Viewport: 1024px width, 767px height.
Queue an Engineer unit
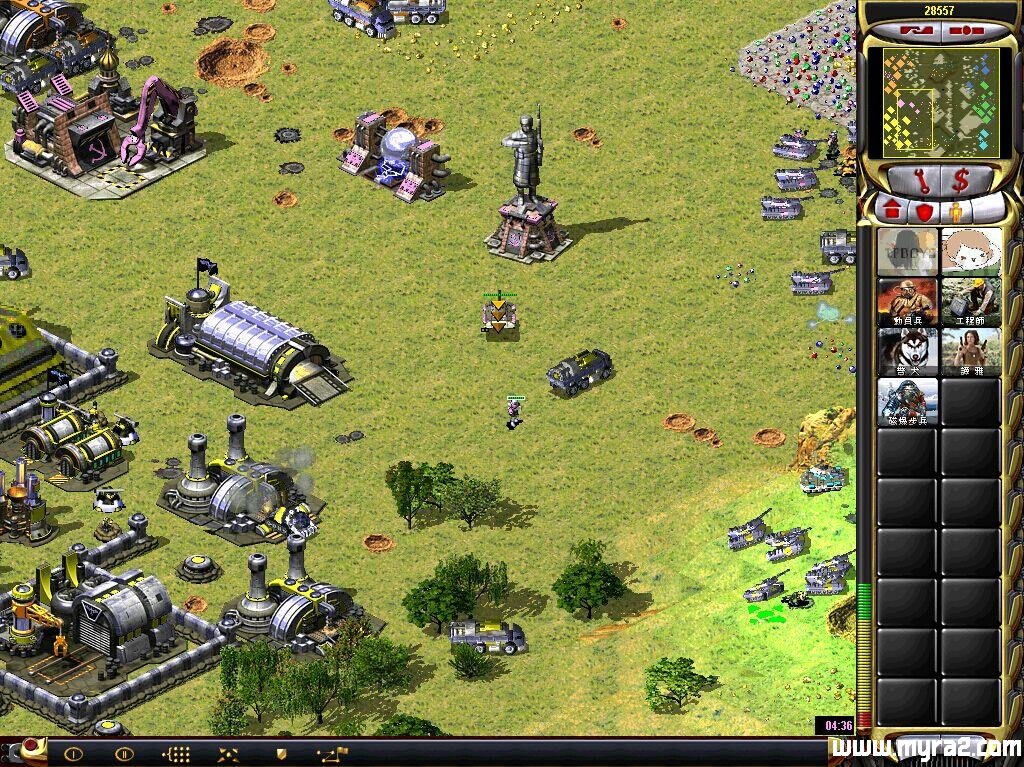970,302
